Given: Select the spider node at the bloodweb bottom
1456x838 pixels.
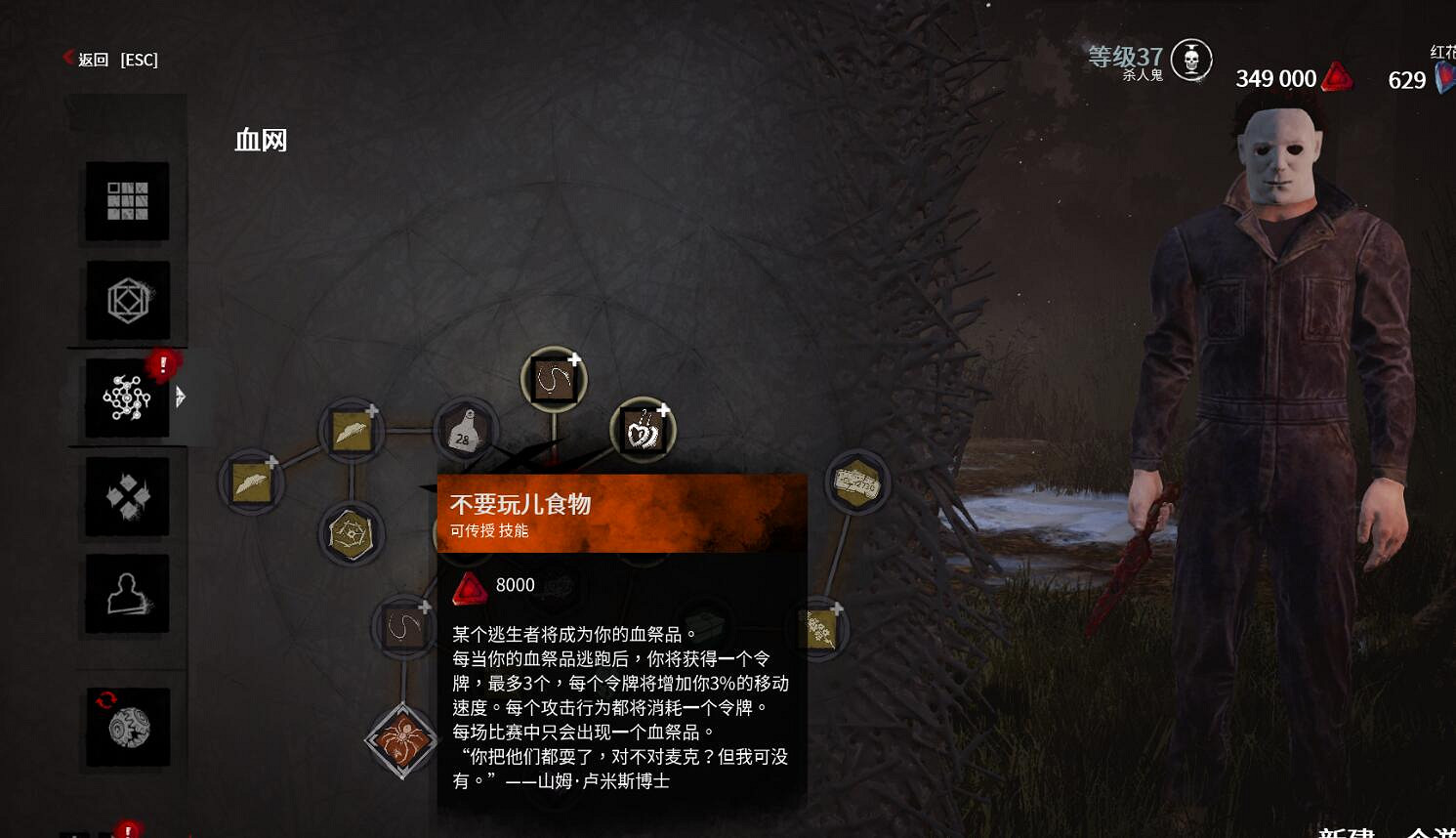Looking at the screenshot, I should [x=402, y=740].
